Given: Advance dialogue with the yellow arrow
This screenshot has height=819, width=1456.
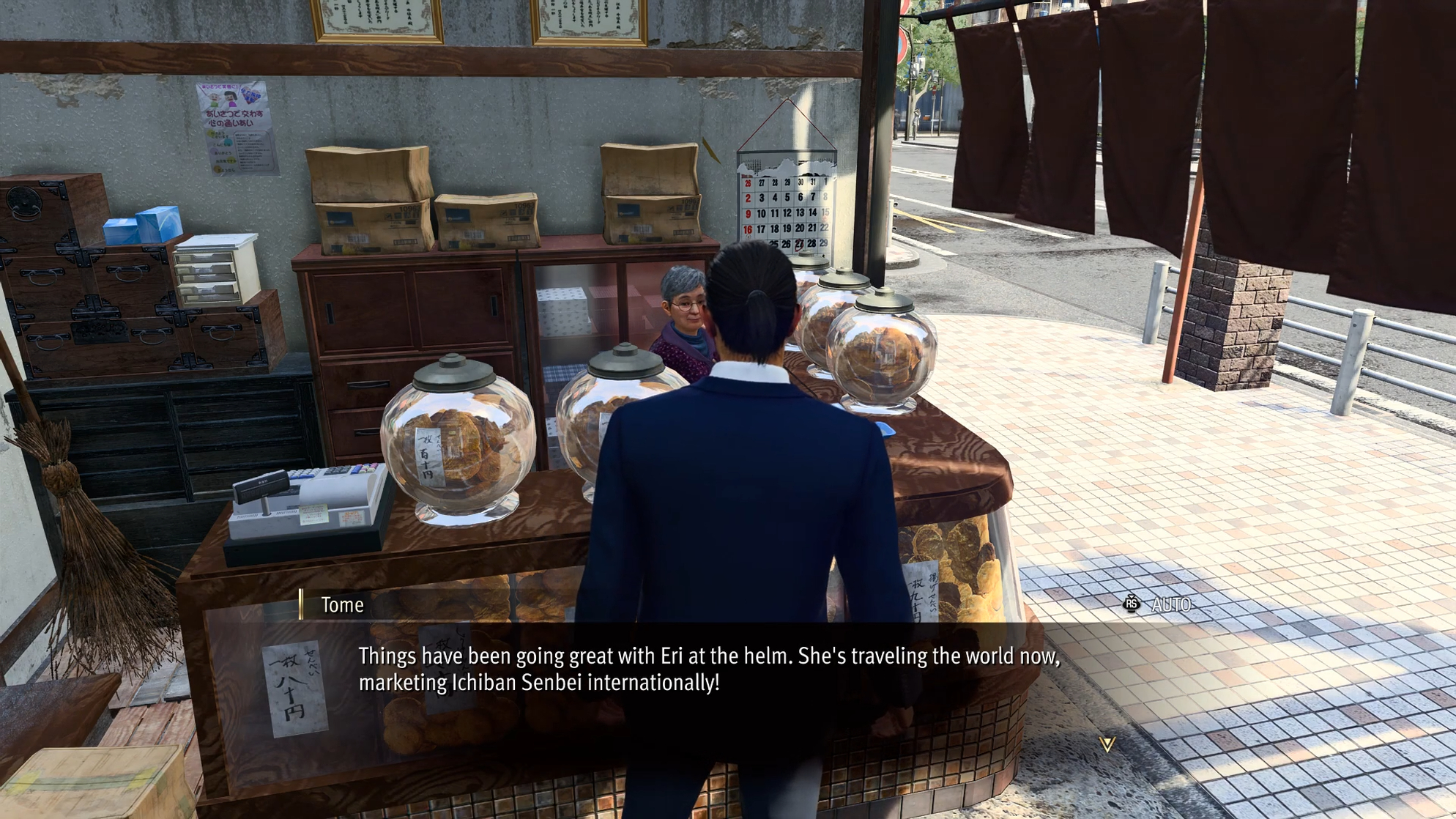Looking at the screenshot, I should 1107,744.
